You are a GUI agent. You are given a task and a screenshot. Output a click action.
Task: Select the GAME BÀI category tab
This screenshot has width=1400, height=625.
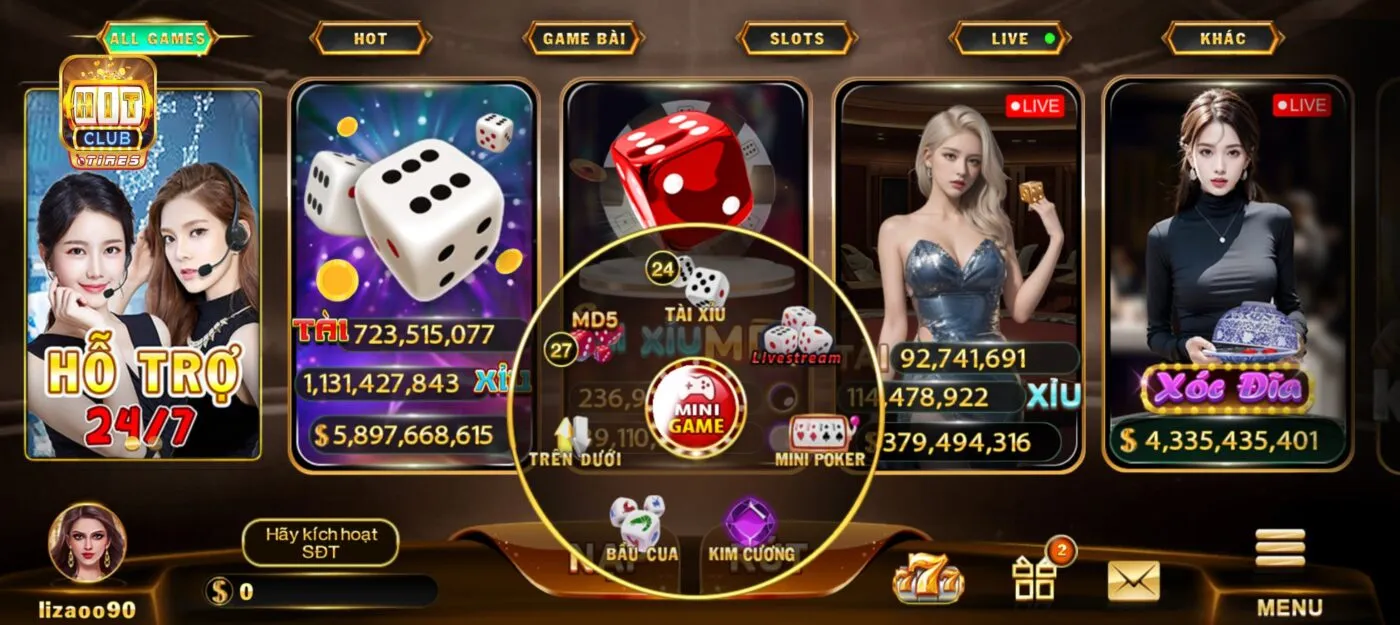(583, 39)
